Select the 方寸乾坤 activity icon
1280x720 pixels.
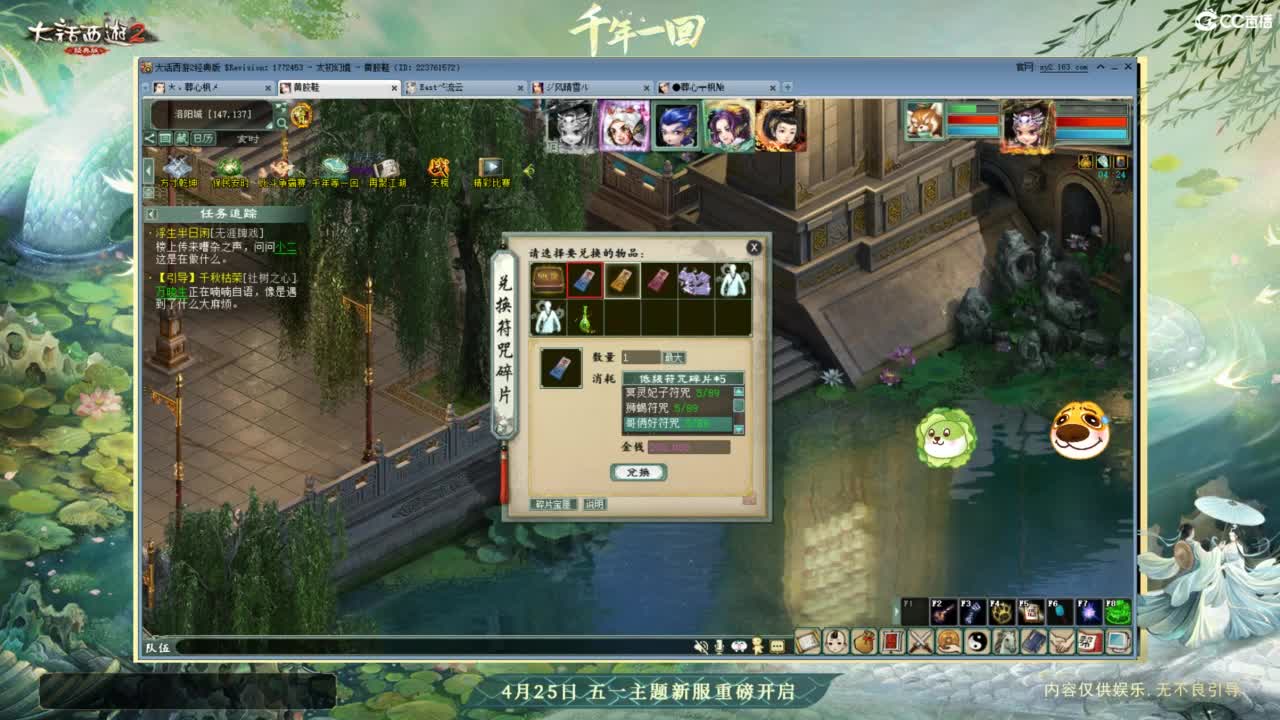pos(177,166)
